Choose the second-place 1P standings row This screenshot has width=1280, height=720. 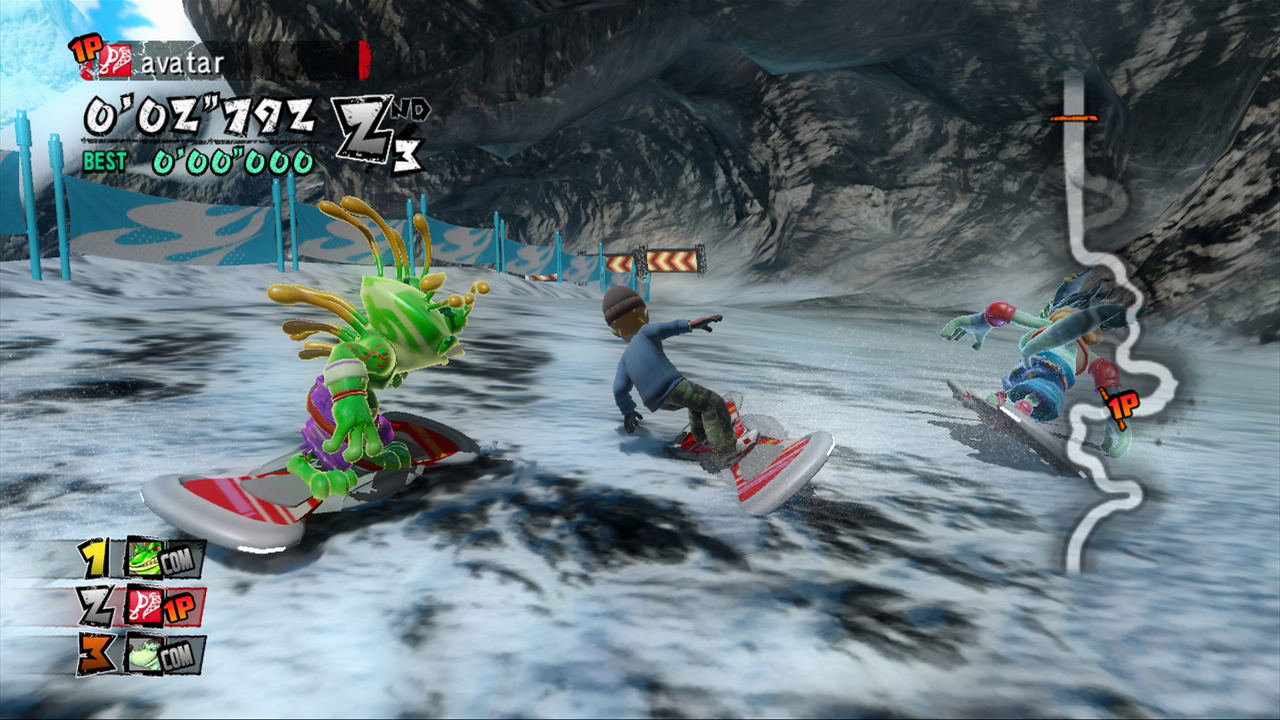(143, 606)
